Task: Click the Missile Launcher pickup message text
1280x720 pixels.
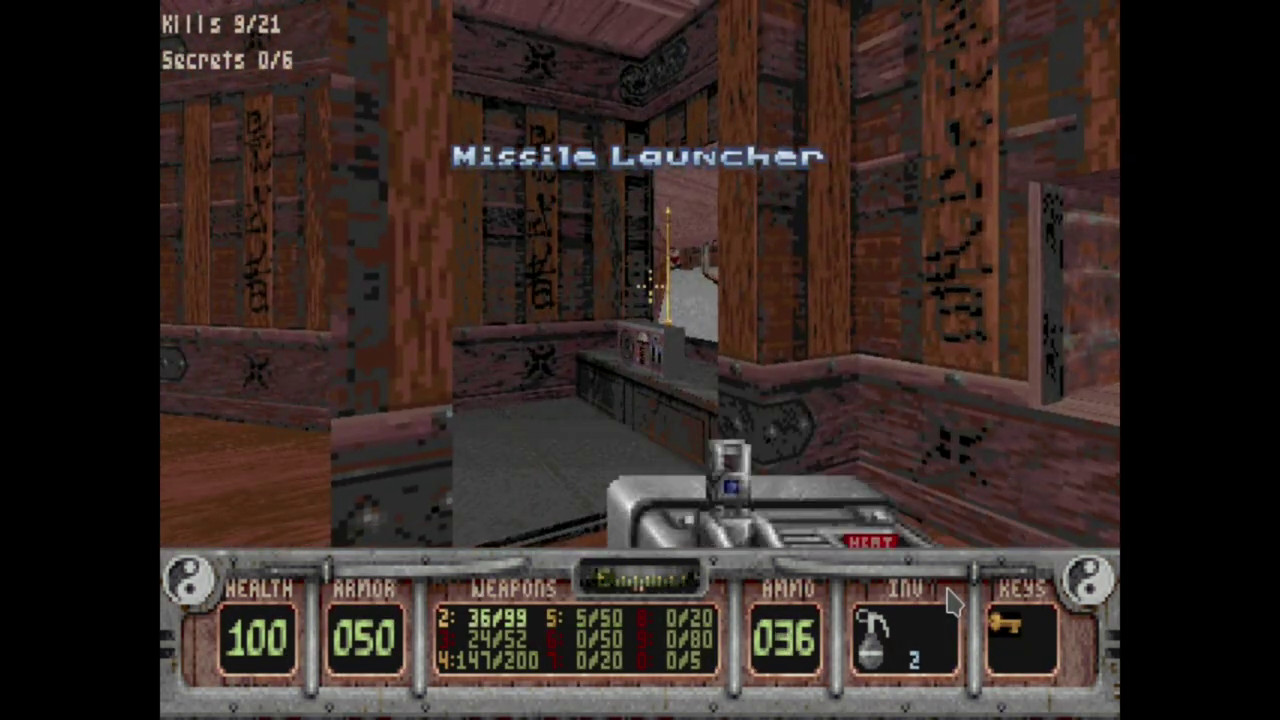Action: tap(638, 156)
